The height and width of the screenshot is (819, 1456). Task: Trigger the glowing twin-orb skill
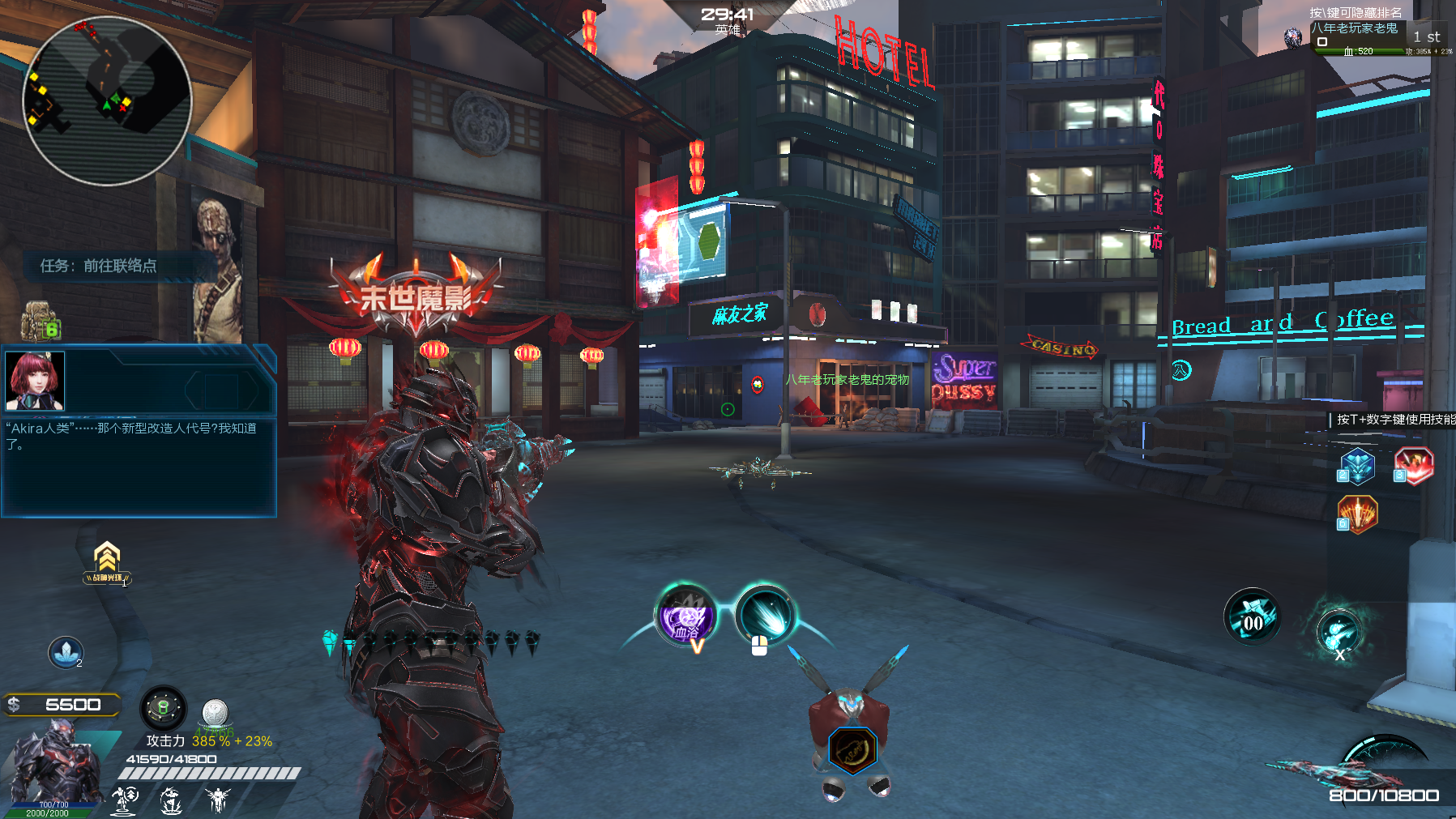point(1339,632)
